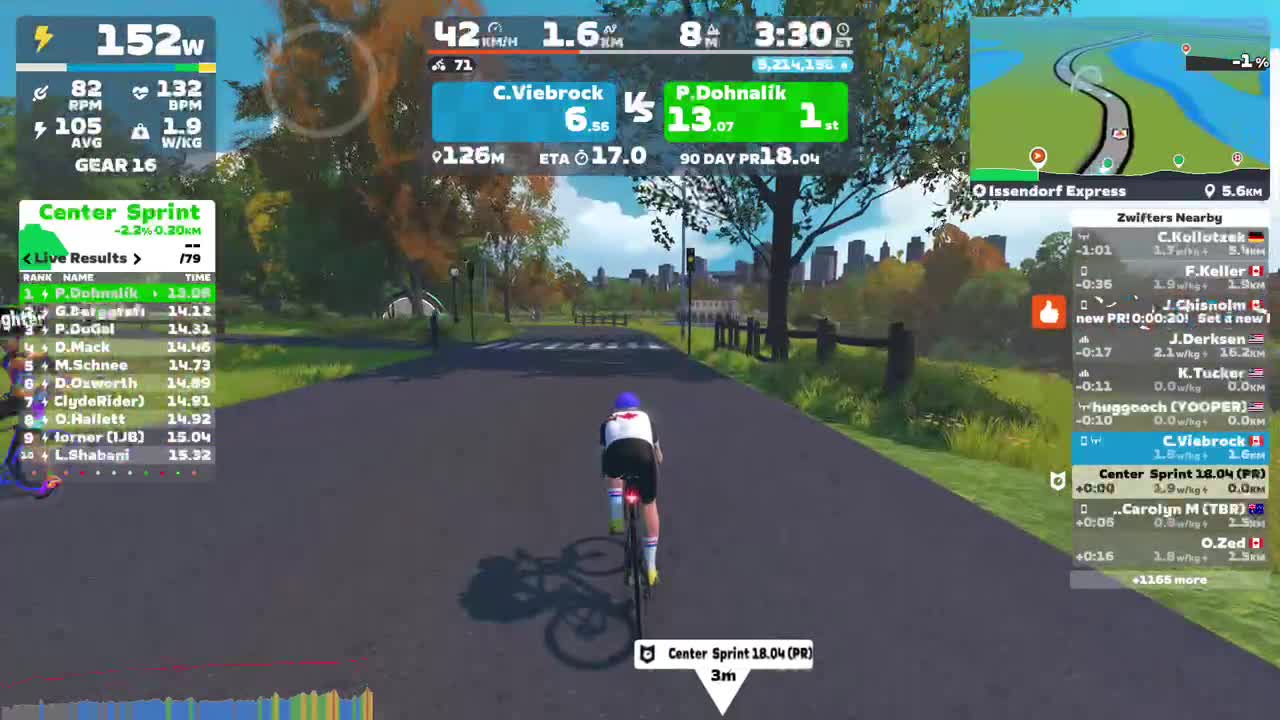Click the W/KG weight icon
The image size is (1280, 720).
point(141,130)
